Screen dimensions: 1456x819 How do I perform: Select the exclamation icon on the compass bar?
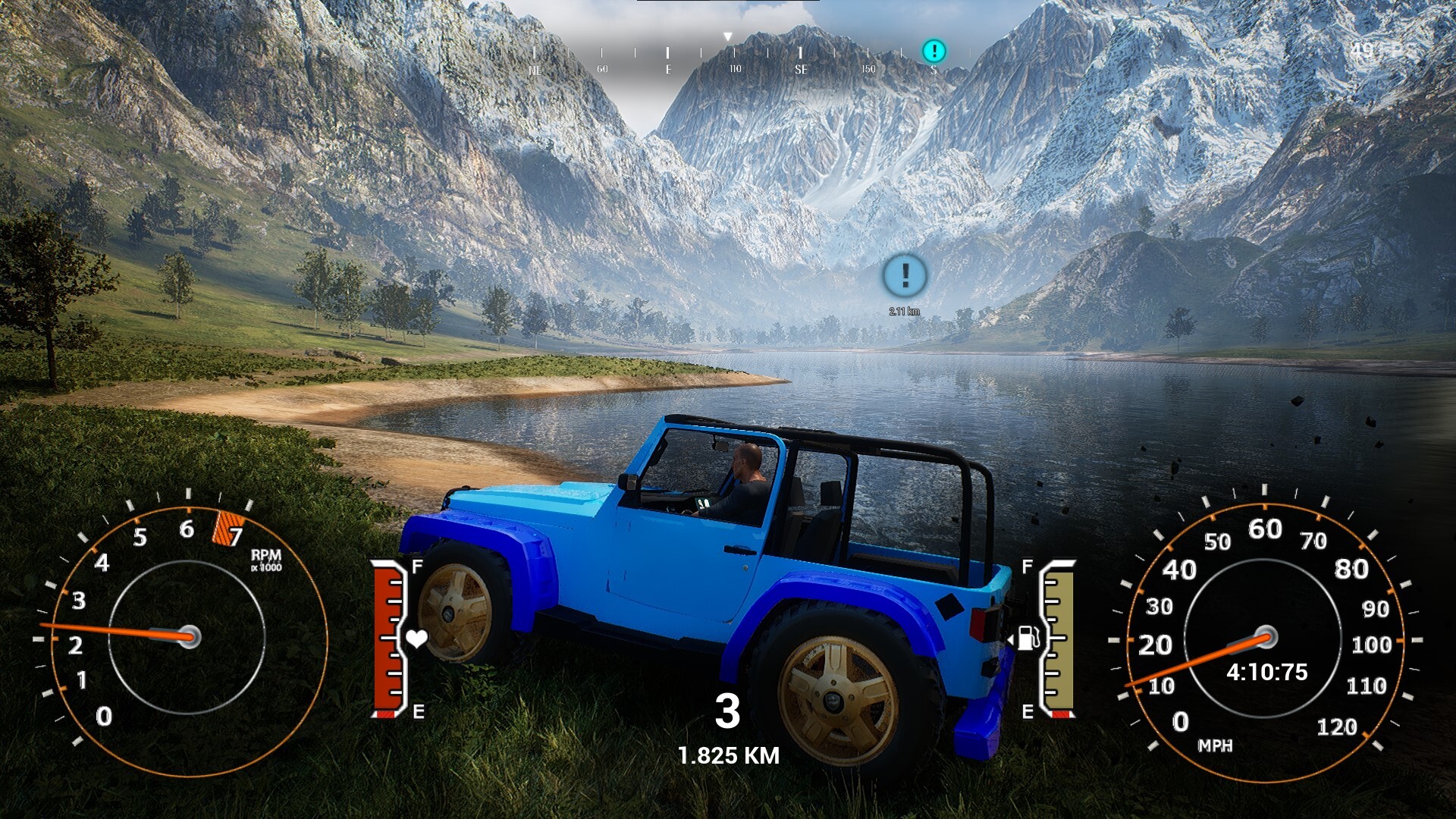(934, 51)
